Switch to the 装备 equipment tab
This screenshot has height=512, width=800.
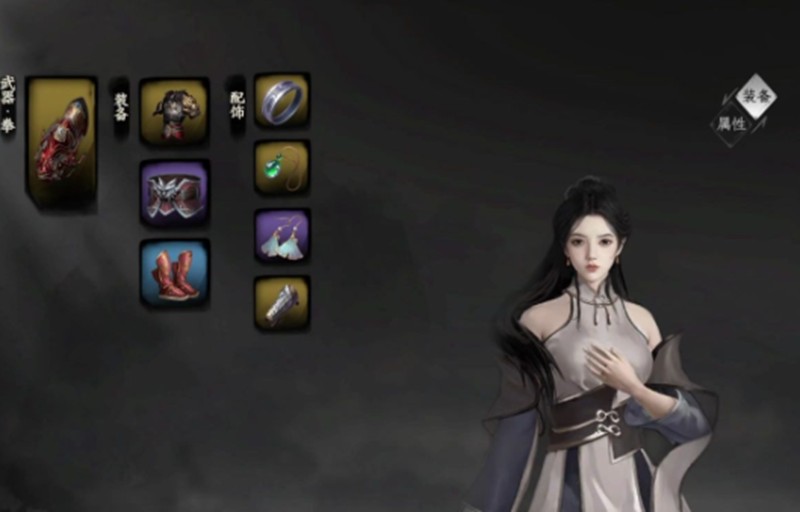pyautogui.click(x=757, y=96)
